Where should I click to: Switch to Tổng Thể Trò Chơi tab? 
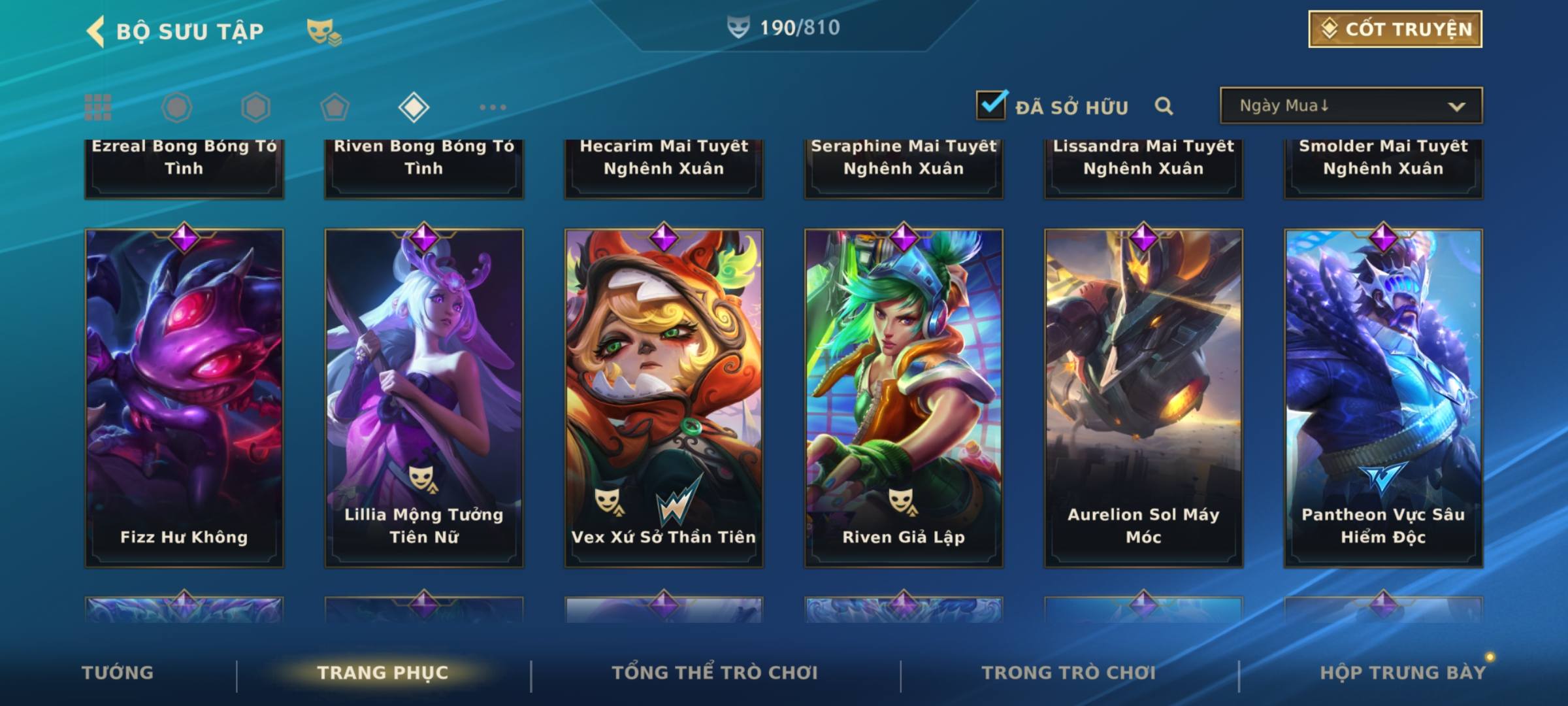(x=715, y=673)
